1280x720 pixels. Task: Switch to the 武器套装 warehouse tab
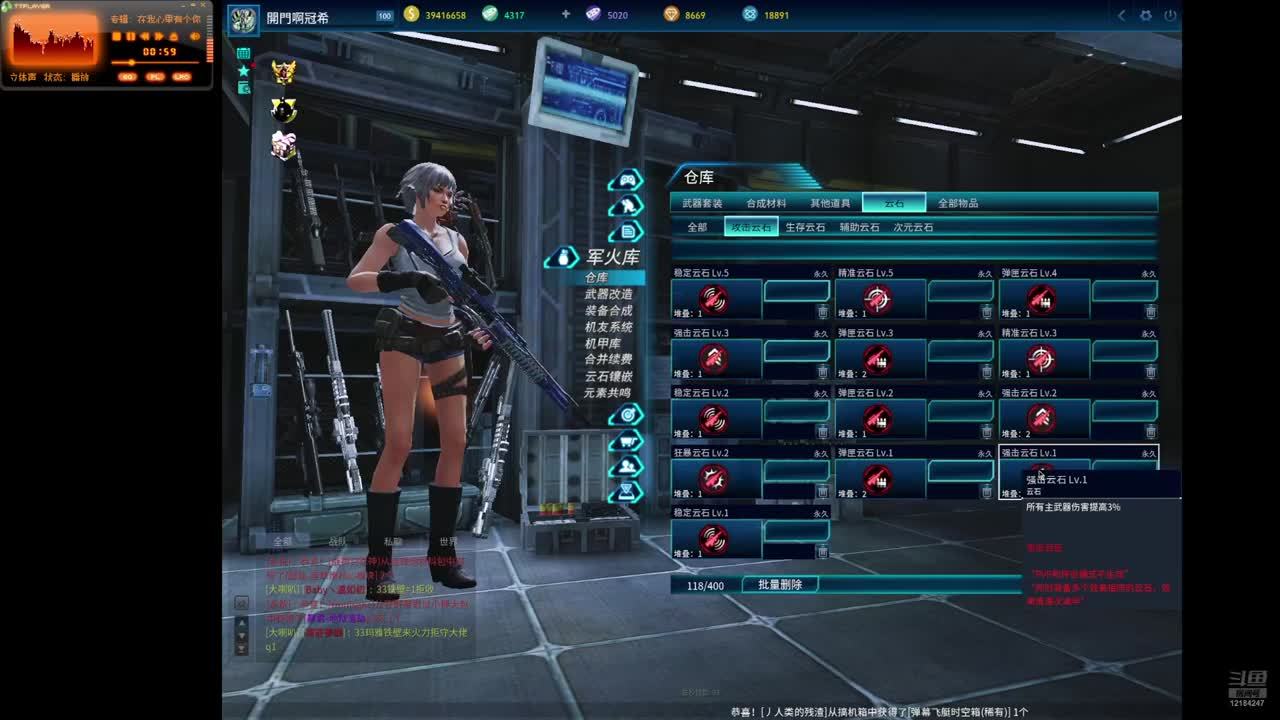[x=702, y=203]
